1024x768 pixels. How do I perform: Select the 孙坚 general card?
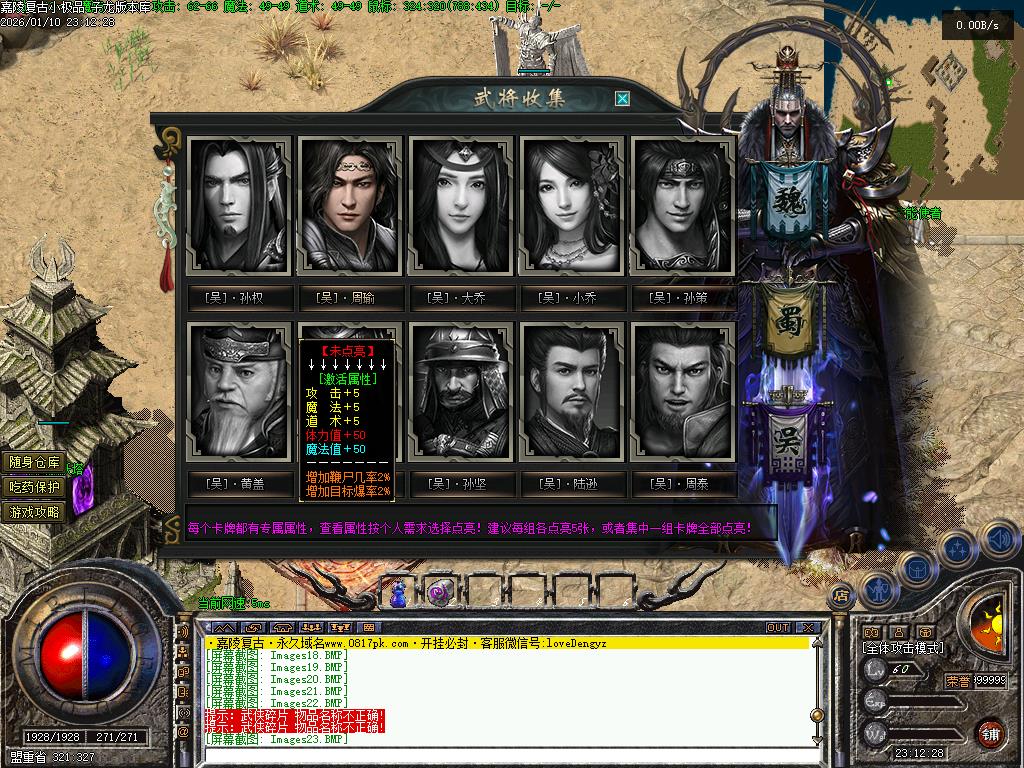click(461, 391)
